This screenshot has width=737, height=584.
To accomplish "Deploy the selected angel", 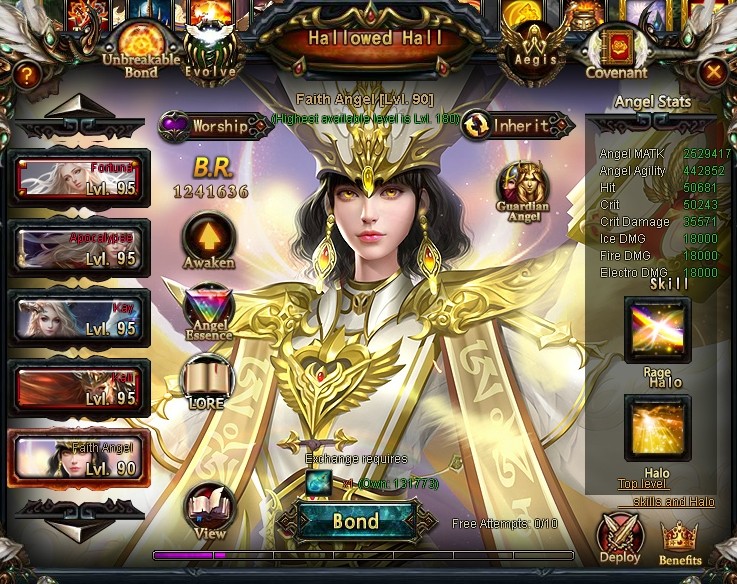I will pyautogui.click(x=620, y=538).
